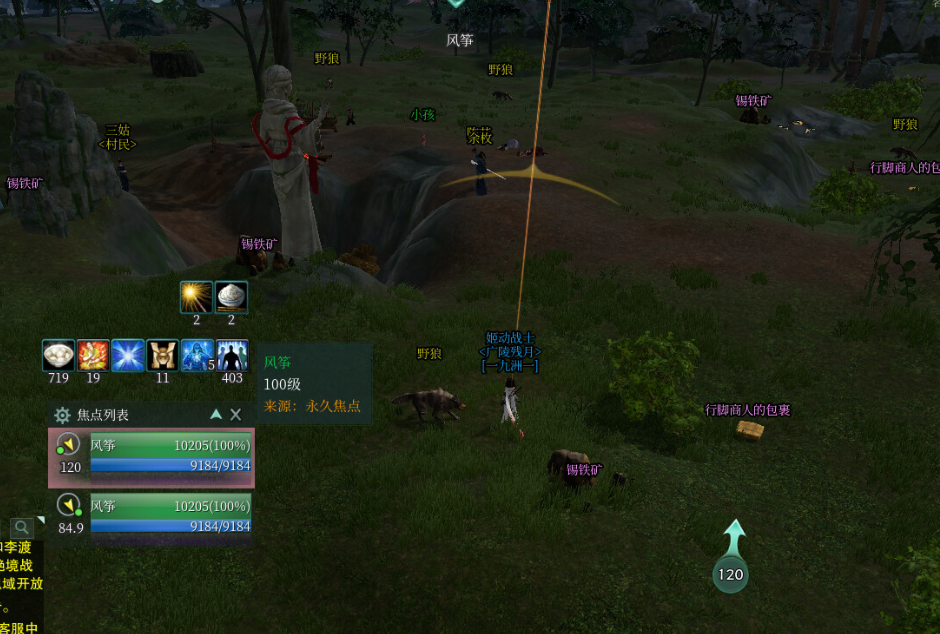Inspect the orange seated figure buff showing 19
The width and height of the screenshot is (940, 634).
pyautogui.click(x=93, y=356)
